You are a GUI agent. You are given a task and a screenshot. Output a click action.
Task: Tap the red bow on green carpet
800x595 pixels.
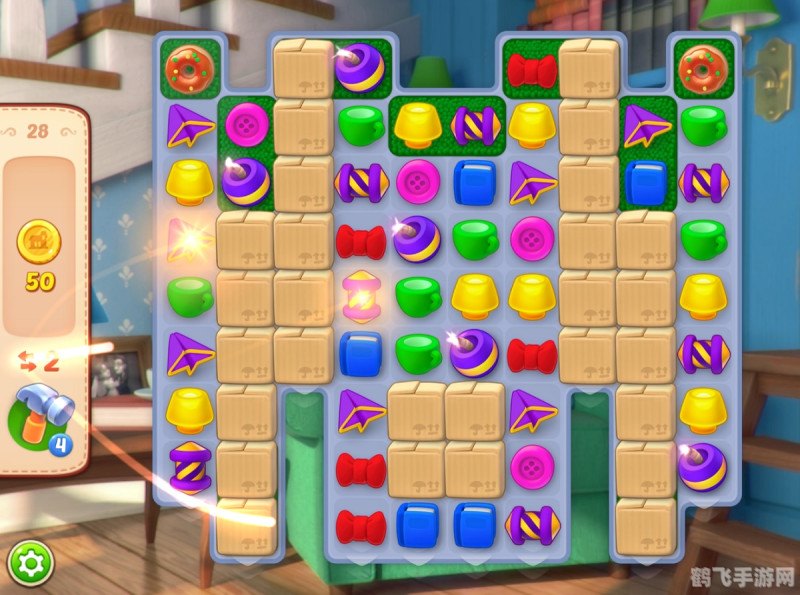(531, 69)
